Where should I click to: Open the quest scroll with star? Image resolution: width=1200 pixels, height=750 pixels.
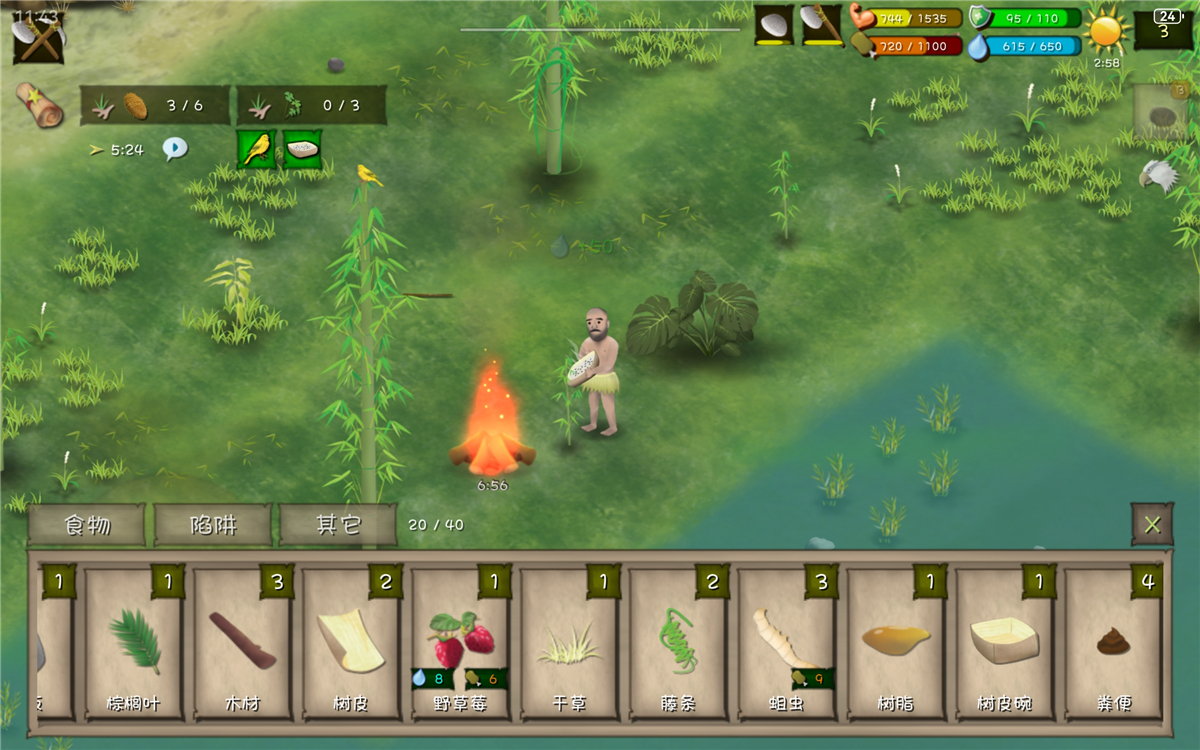[x=40, y=105]
